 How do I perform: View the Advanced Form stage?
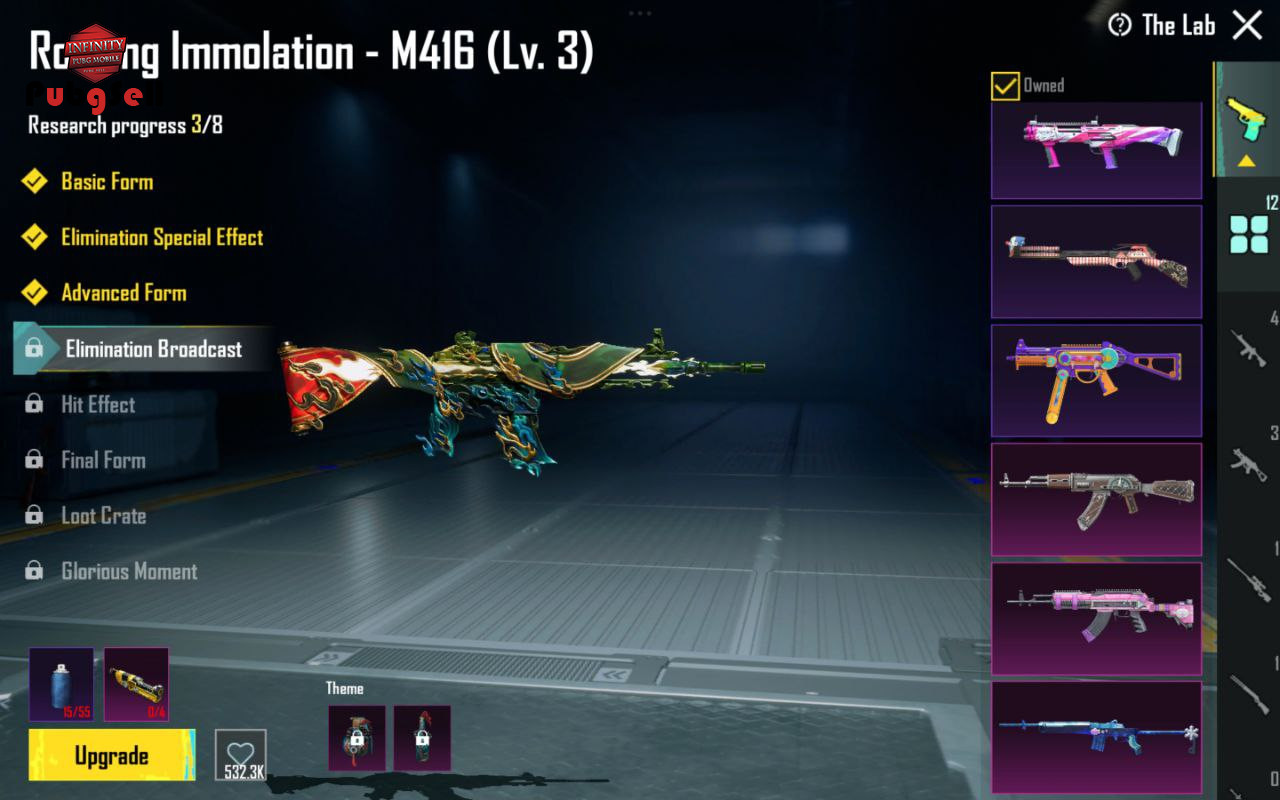124,293
